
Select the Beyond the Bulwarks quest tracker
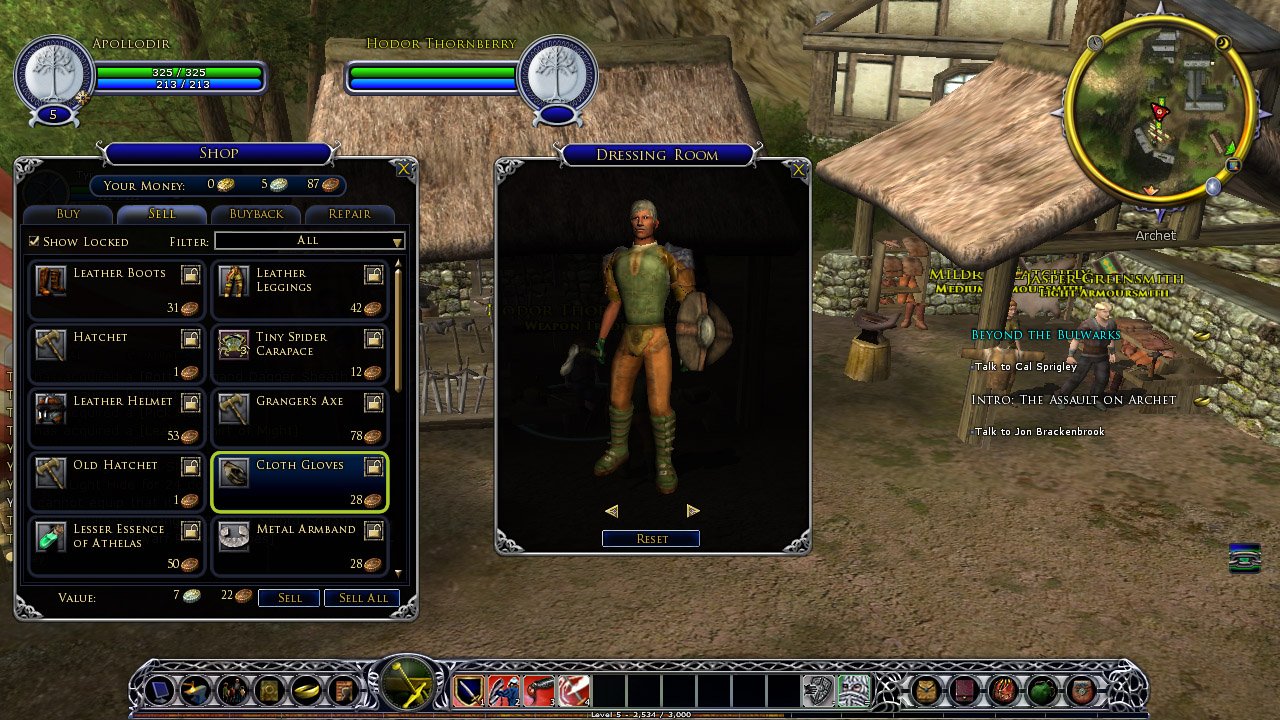click(1045, 335)
